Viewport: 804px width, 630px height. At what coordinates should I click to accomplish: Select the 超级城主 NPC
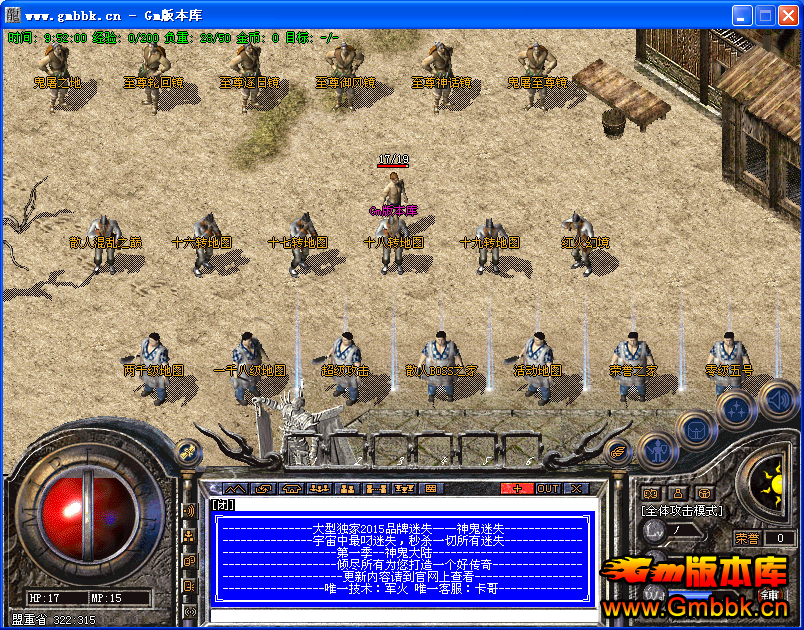coord(345,360)
